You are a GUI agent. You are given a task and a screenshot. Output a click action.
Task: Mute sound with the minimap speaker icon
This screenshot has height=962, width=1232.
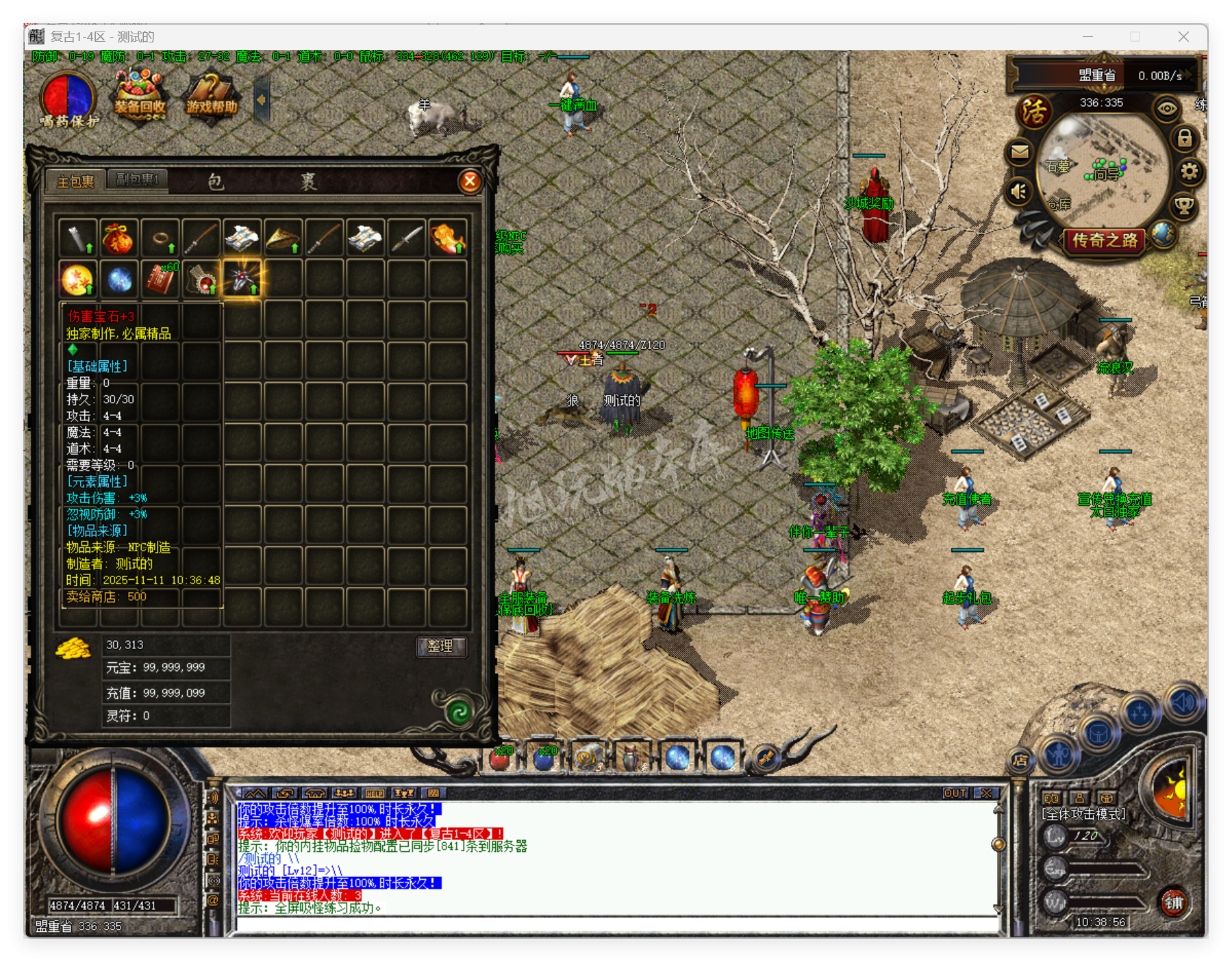click(1018, 192)
